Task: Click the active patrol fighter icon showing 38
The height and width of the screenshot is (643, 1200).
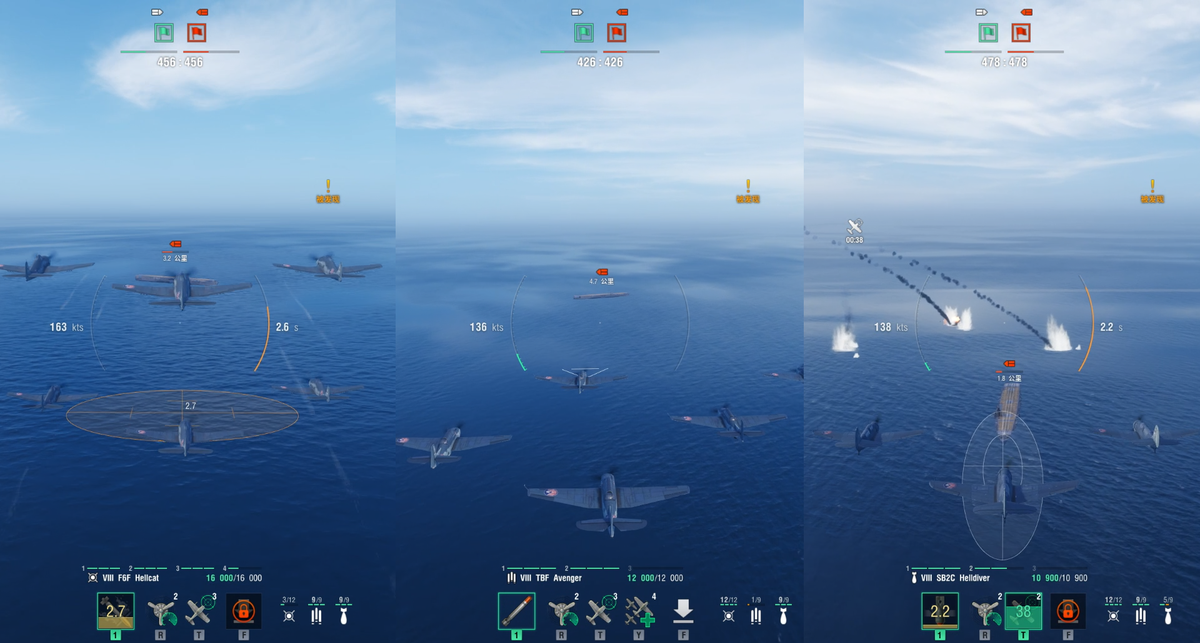Action: [x=1023, y=611]
